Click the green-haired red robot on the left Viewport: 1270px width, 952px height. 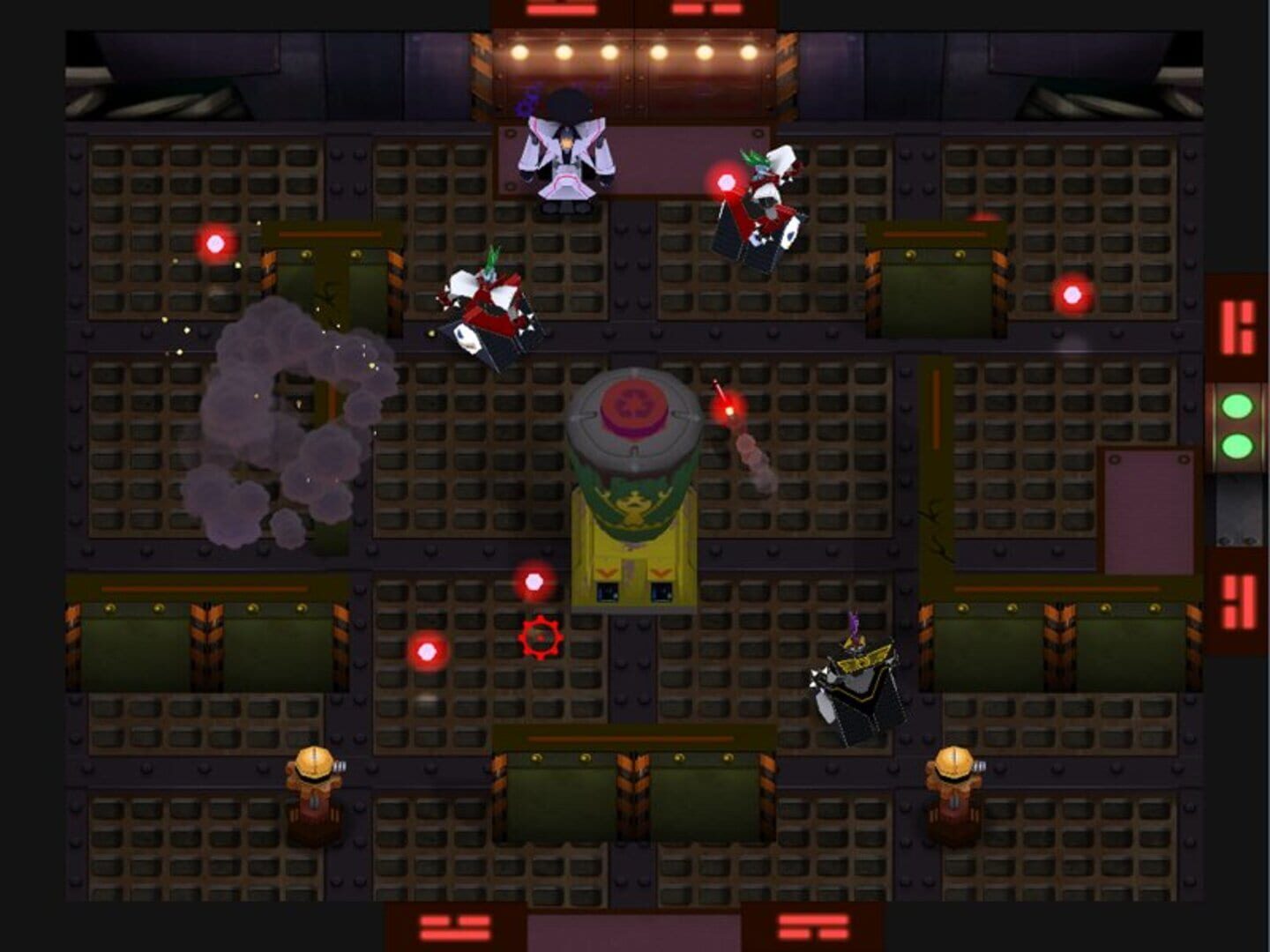489,304
